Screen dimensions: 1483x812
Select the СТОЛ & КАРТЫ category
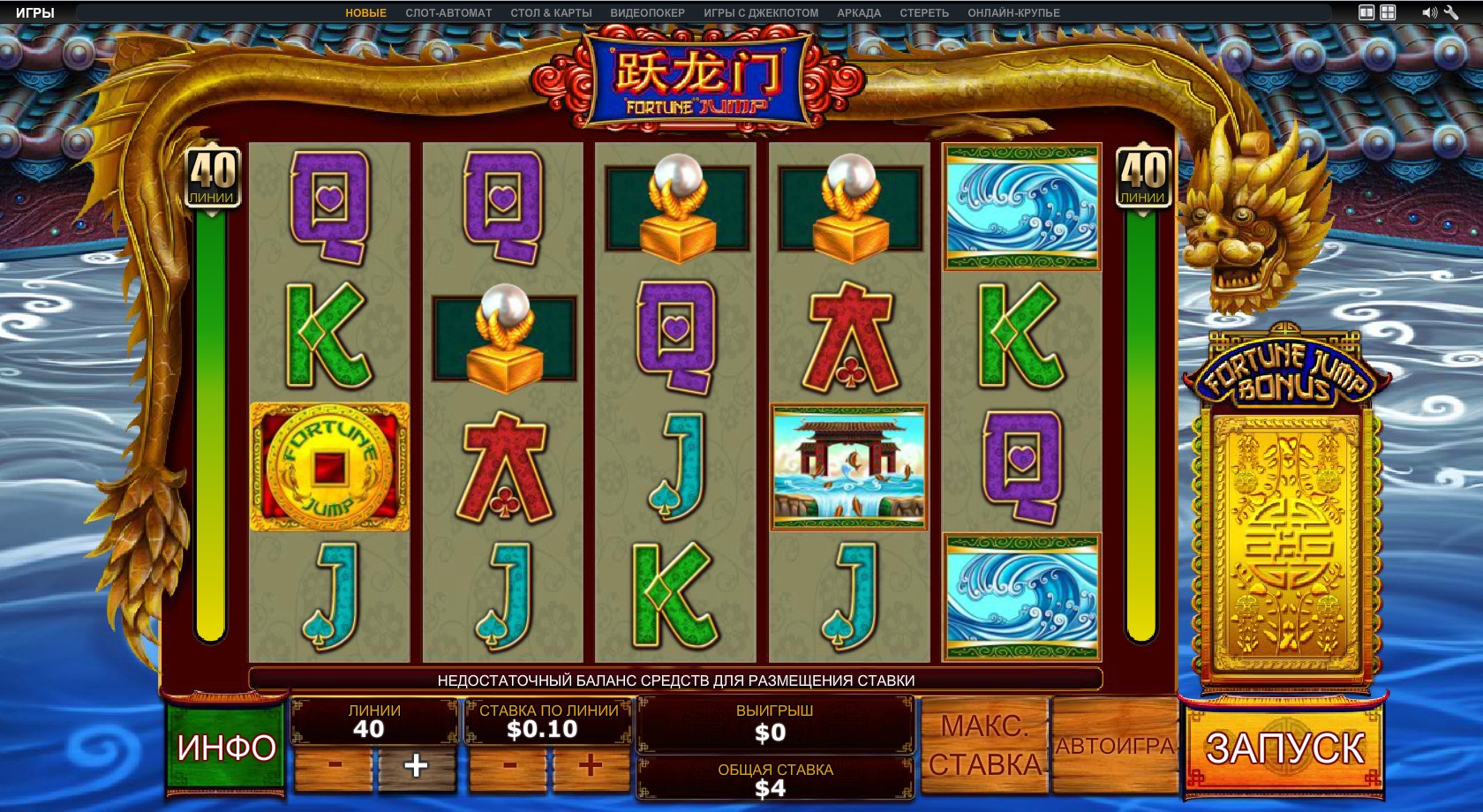click(x=551, y=13)
